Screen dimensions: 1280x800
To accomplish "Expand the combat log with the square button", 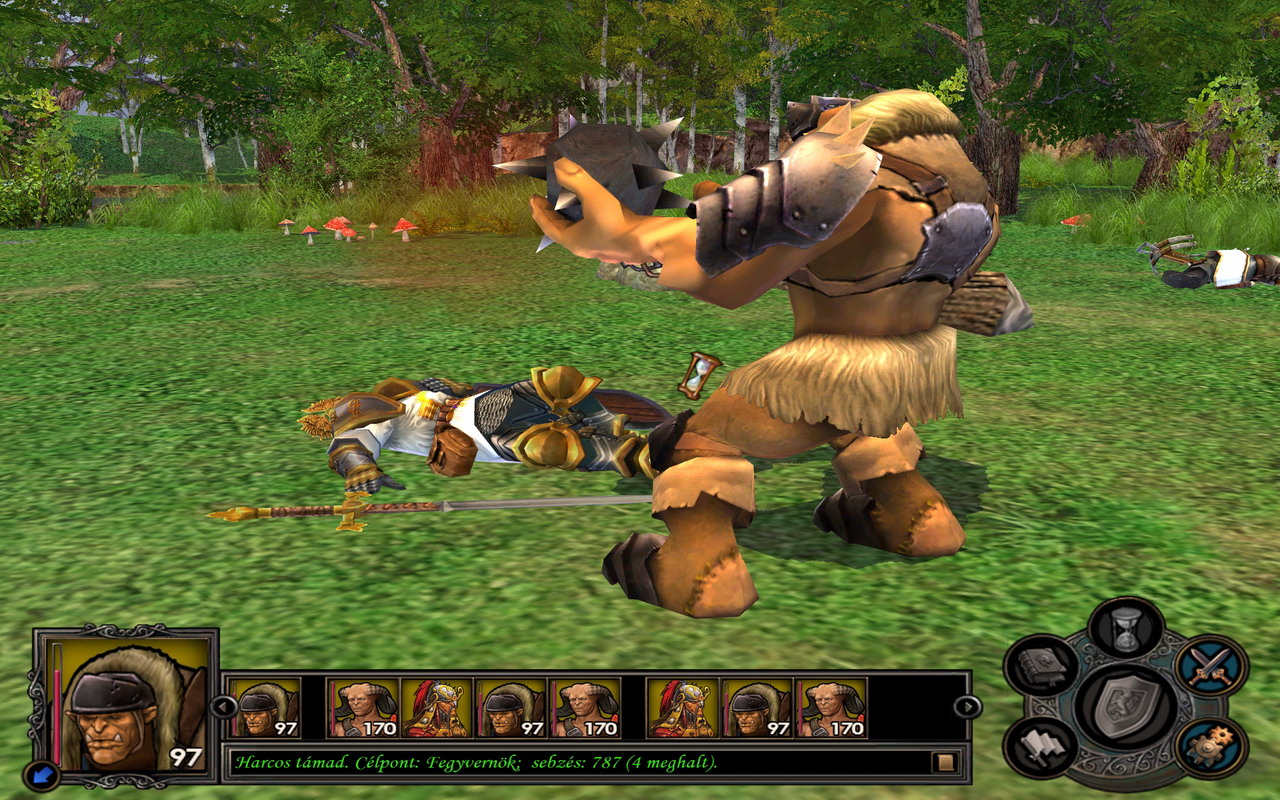I will 943,762.
